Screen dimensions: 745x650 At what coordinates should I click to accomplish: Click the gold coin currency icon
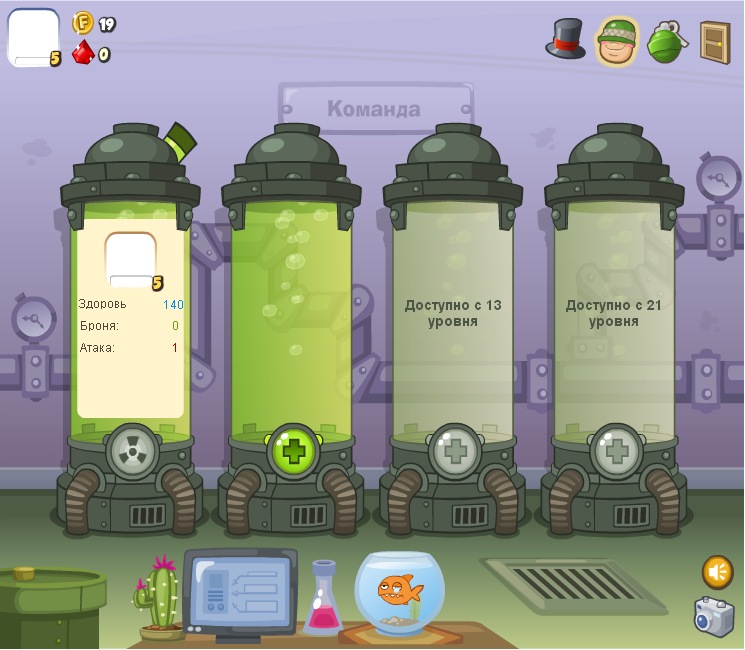tap(83, 23)
